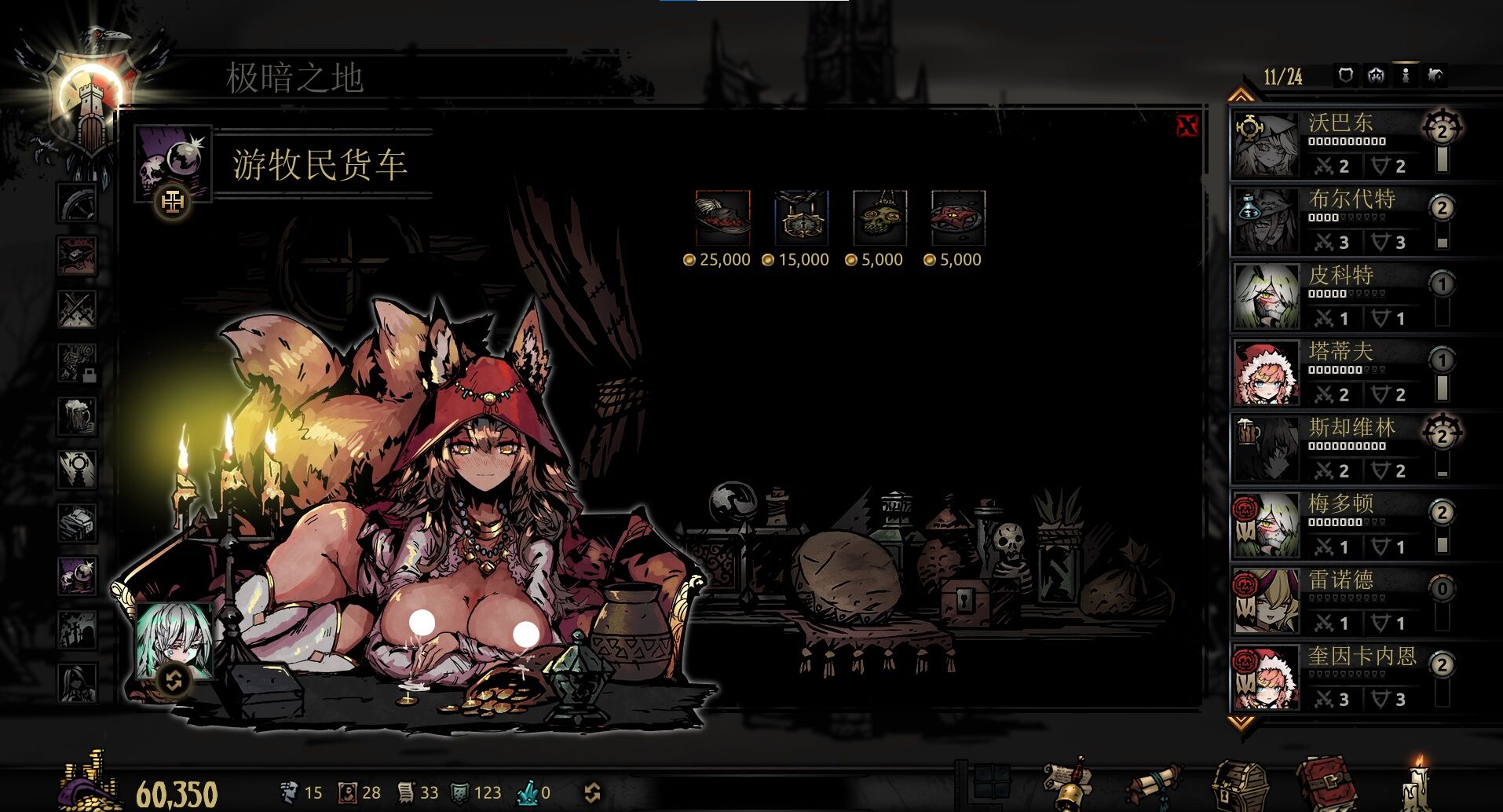Image resolution: width=1503 pixels, height=812 pixels.
Task: Buy the 25,000 gold trinket
Action: coord(722,218)
